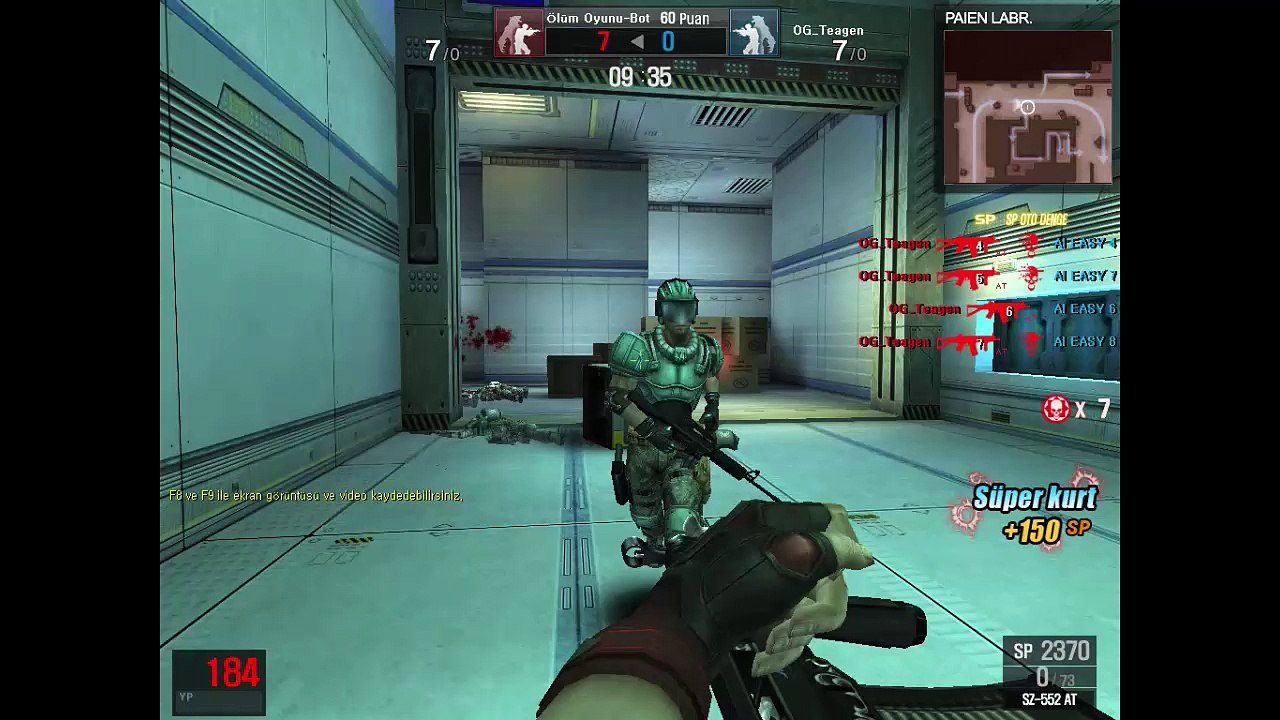
Task: Select the blue team soldier icon
Action: 753,33
